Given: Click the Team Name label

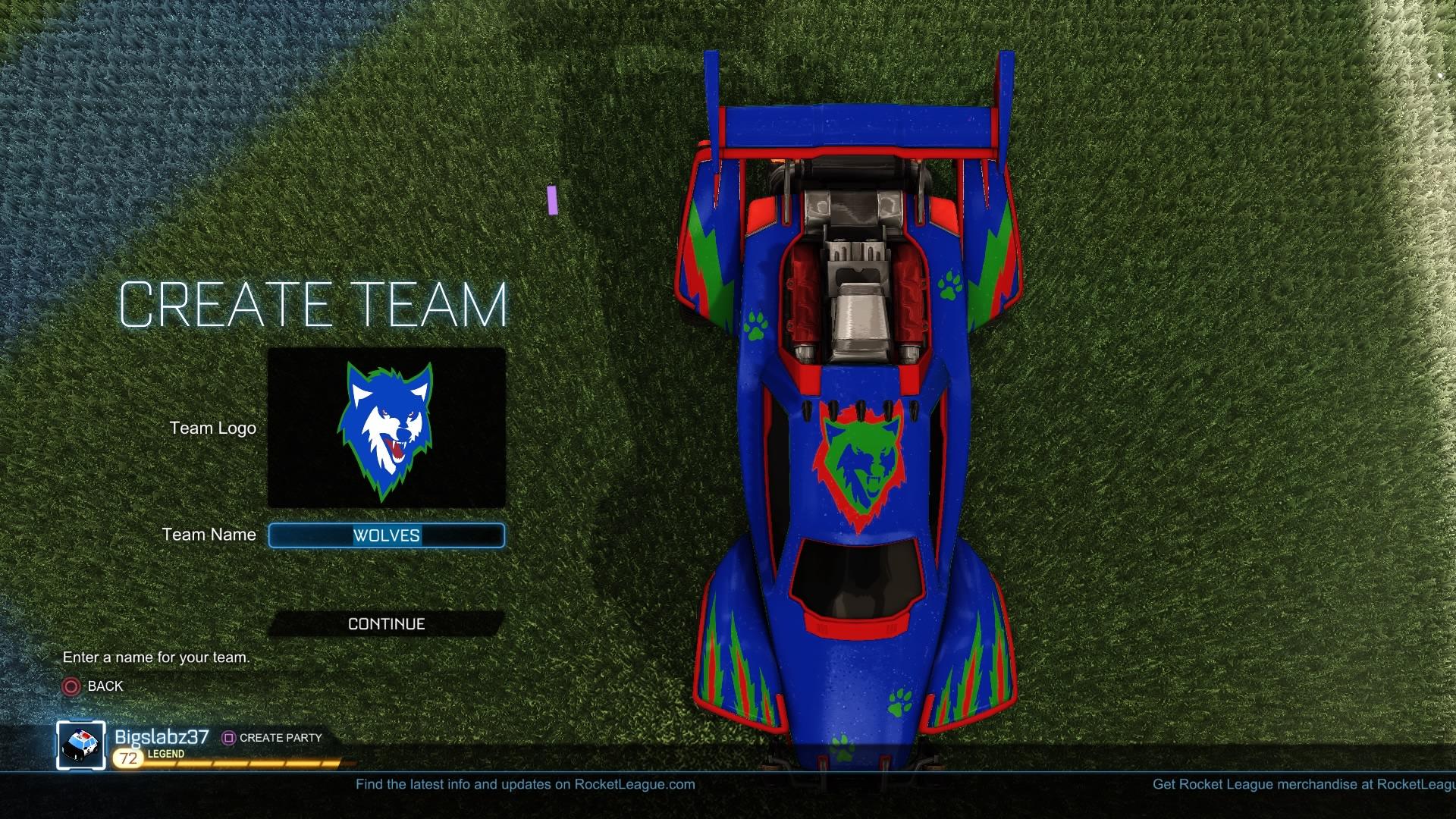Looking at the screenshot, I should pos(209,535).
